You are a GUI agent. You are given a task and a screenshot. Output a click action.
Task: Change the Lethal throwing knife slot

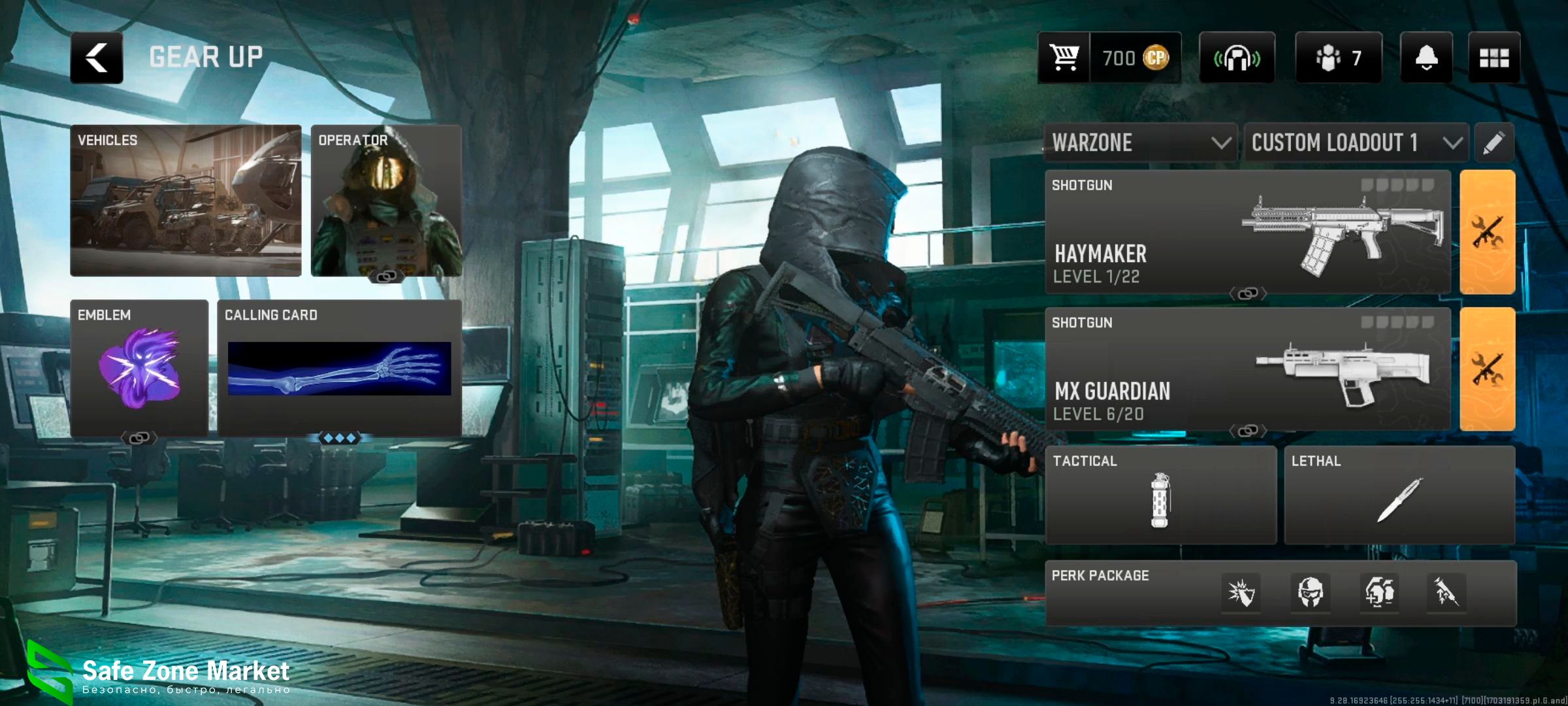[x=1399, y=496]
